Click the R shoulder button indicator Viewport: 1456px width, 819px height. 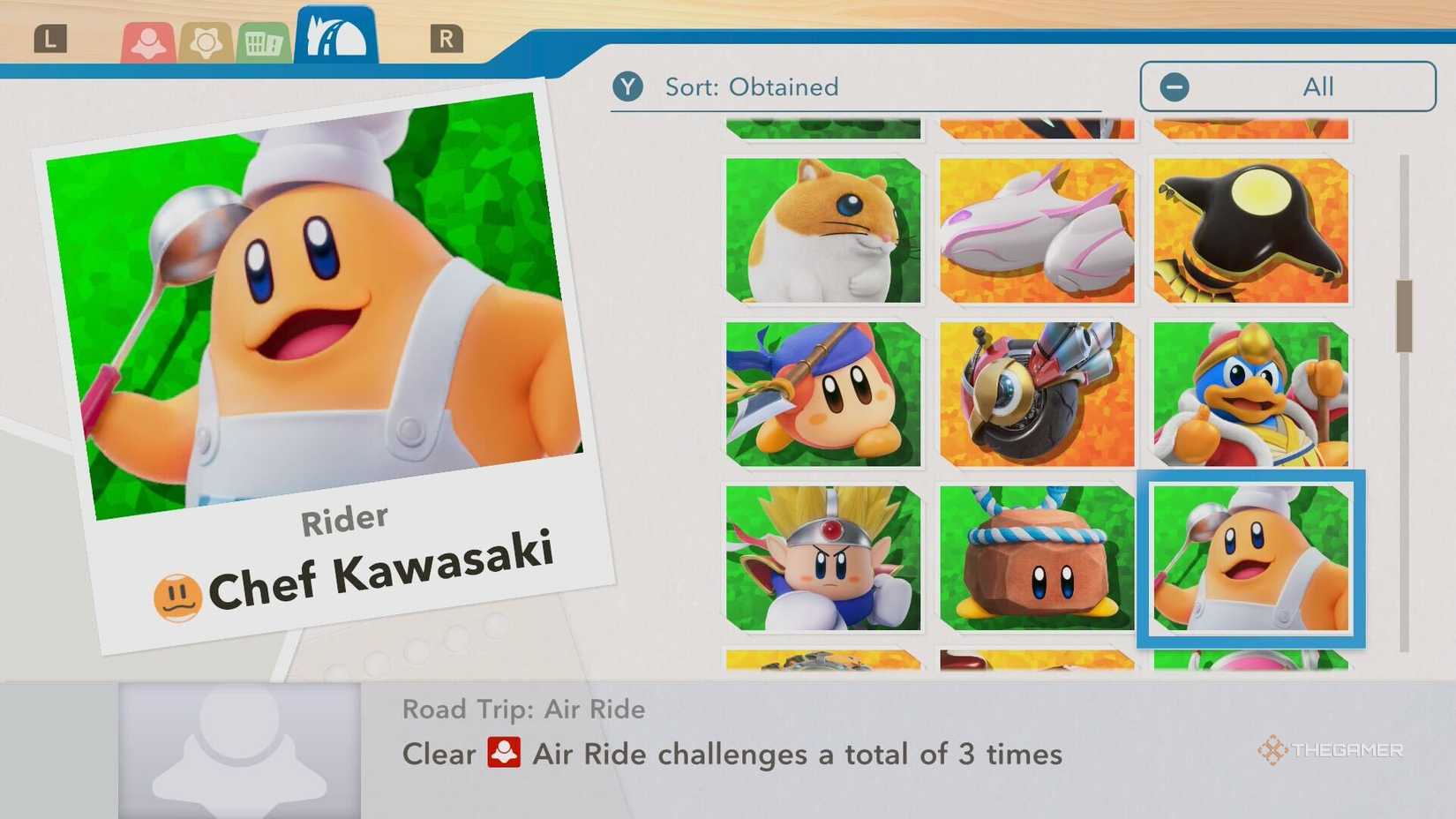pyautogui.click(x=448, y=38)
